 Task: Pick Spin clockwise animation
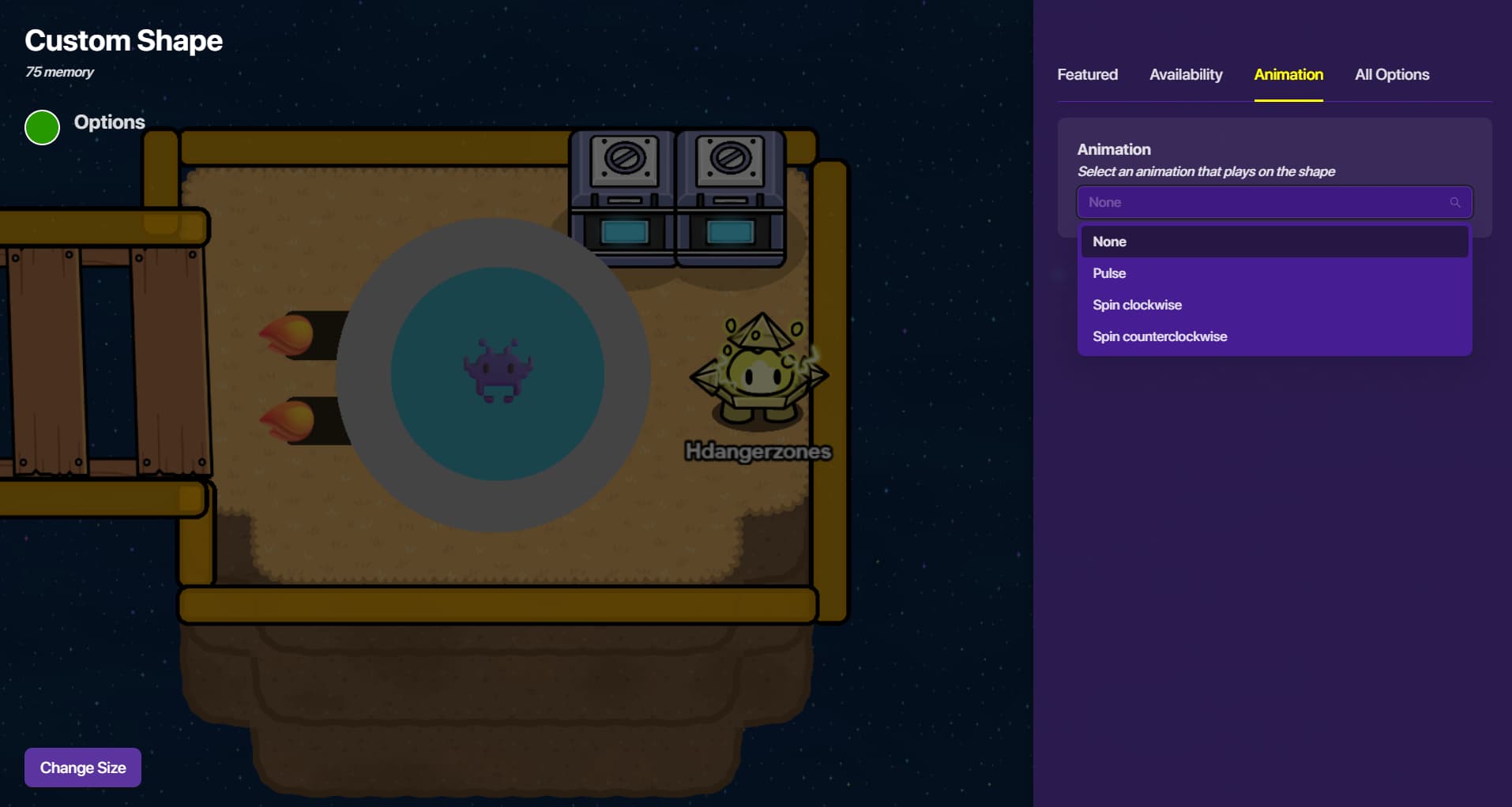point(1273,305)
